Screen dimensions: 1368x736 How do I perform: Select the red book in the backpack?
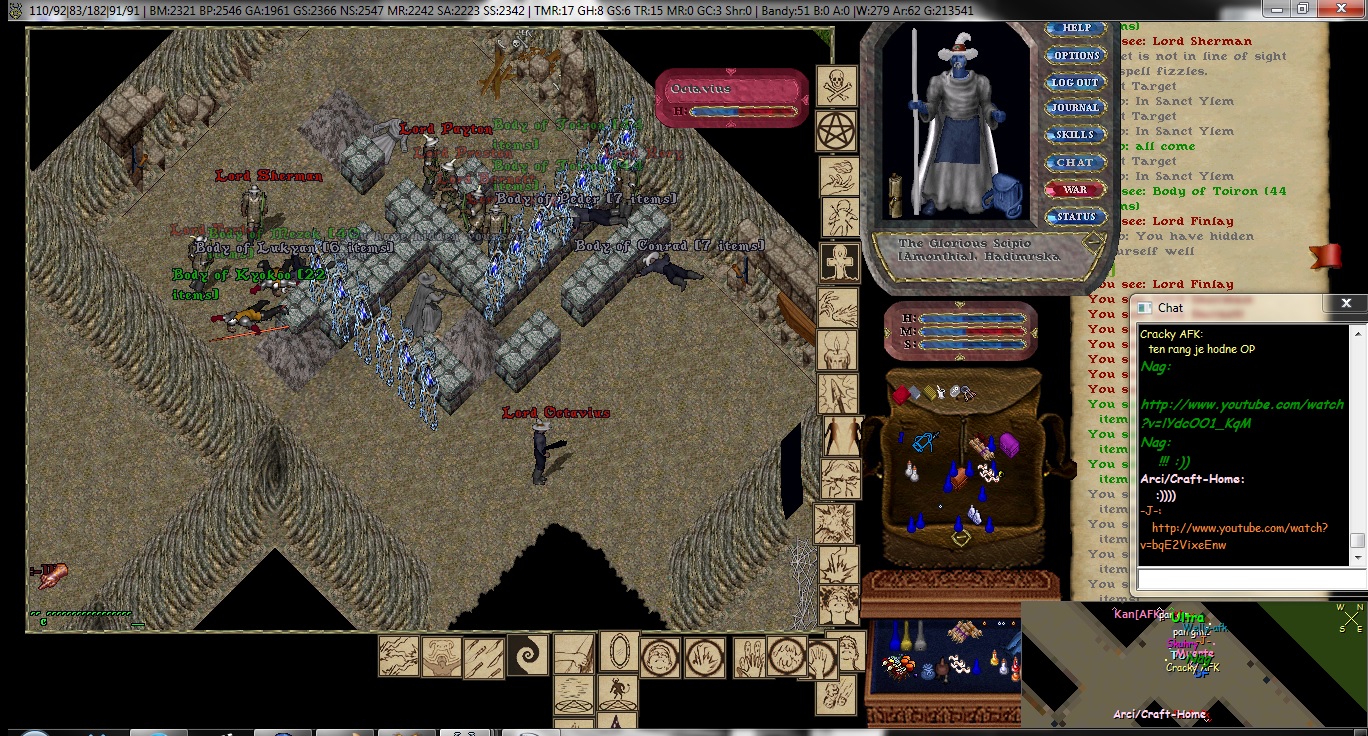(900, 395)
